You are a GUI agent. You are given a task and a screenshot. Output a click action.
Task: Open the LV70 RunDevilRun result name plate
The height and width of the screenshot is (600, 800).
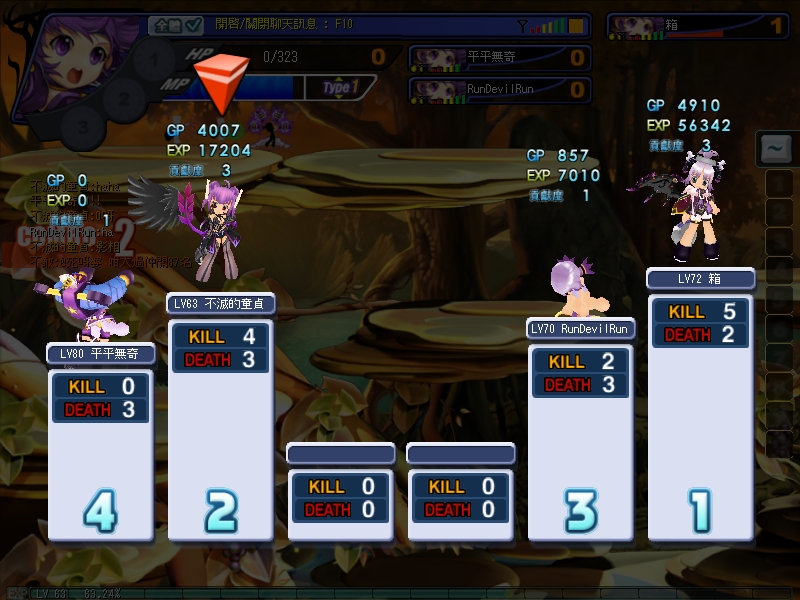tap(581, 328)
